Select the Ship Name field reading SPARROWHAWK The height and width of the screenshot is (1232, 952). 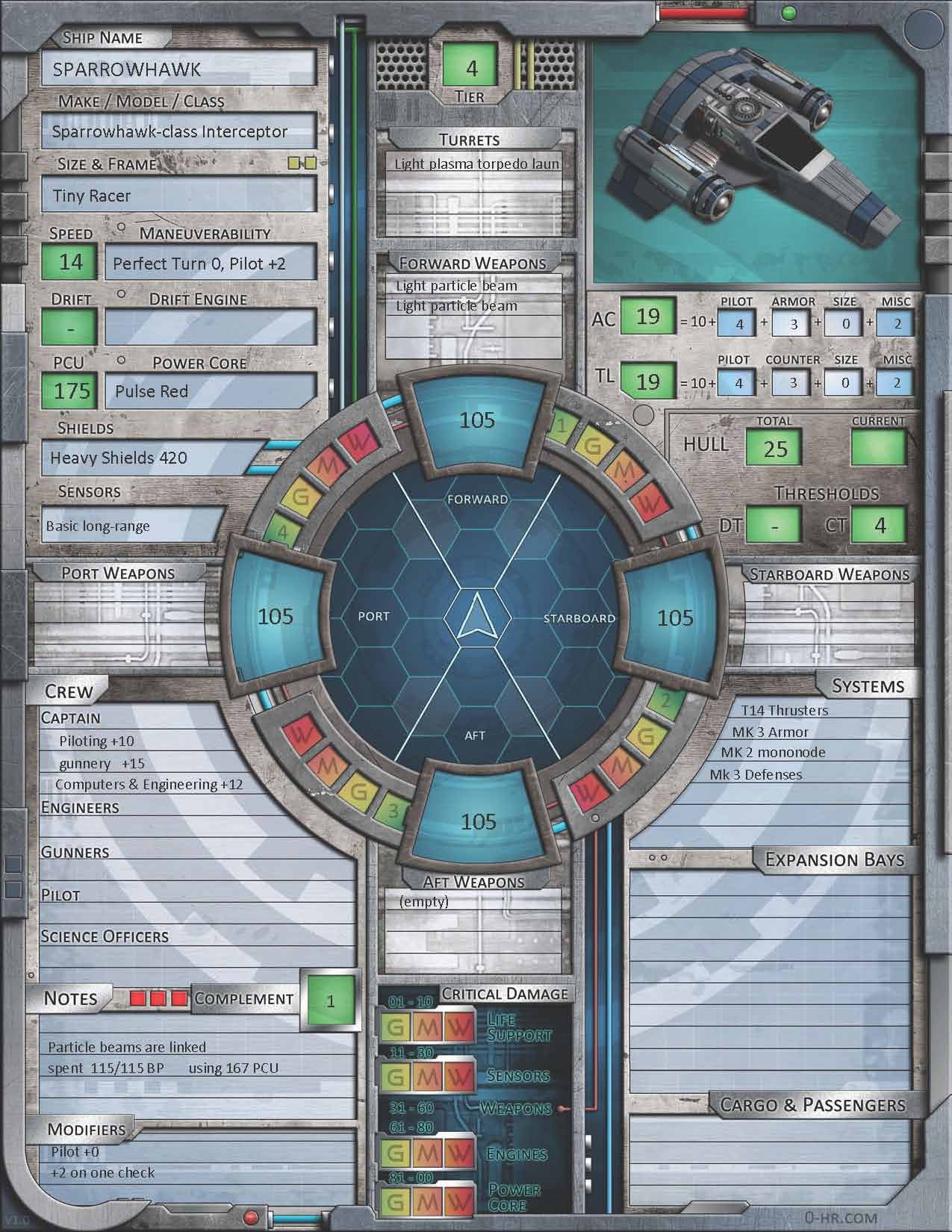pyautogui.click(x=179, y=69)
